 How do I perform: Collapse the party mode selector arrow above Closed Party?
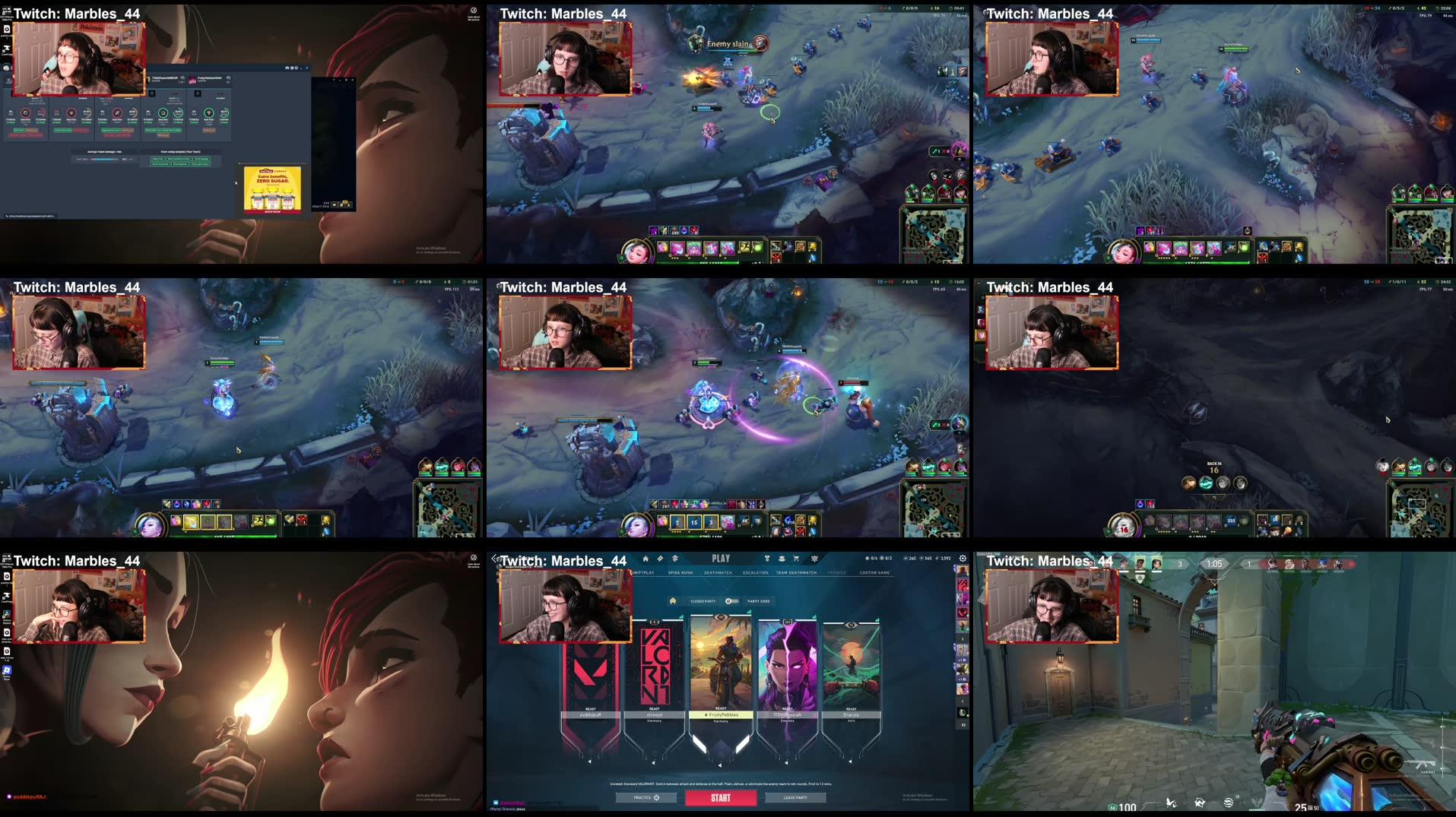click(x=674, y=601)
